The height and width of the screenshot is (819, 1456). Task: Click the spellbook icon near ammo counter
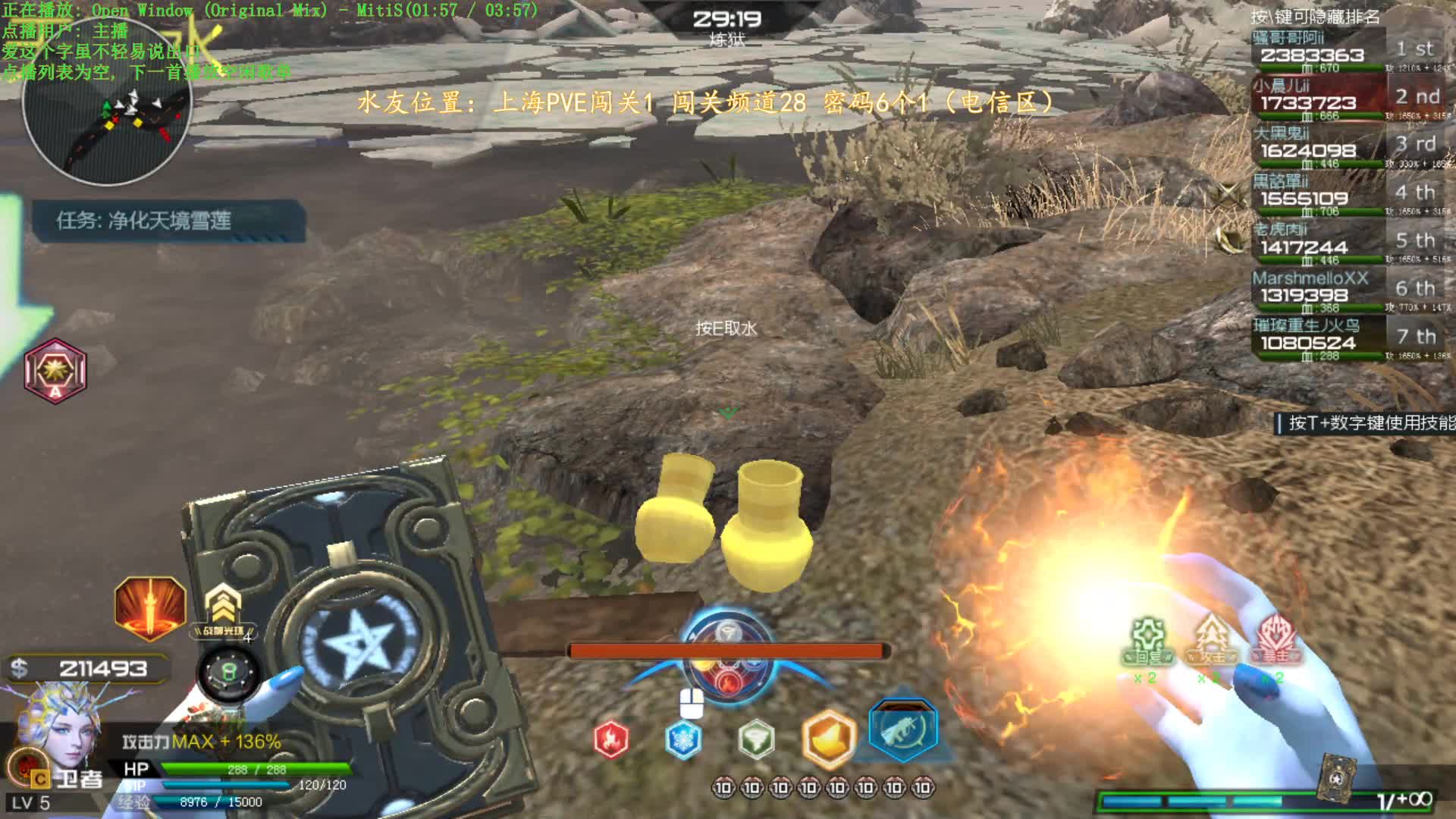[x=1336, y=777]
